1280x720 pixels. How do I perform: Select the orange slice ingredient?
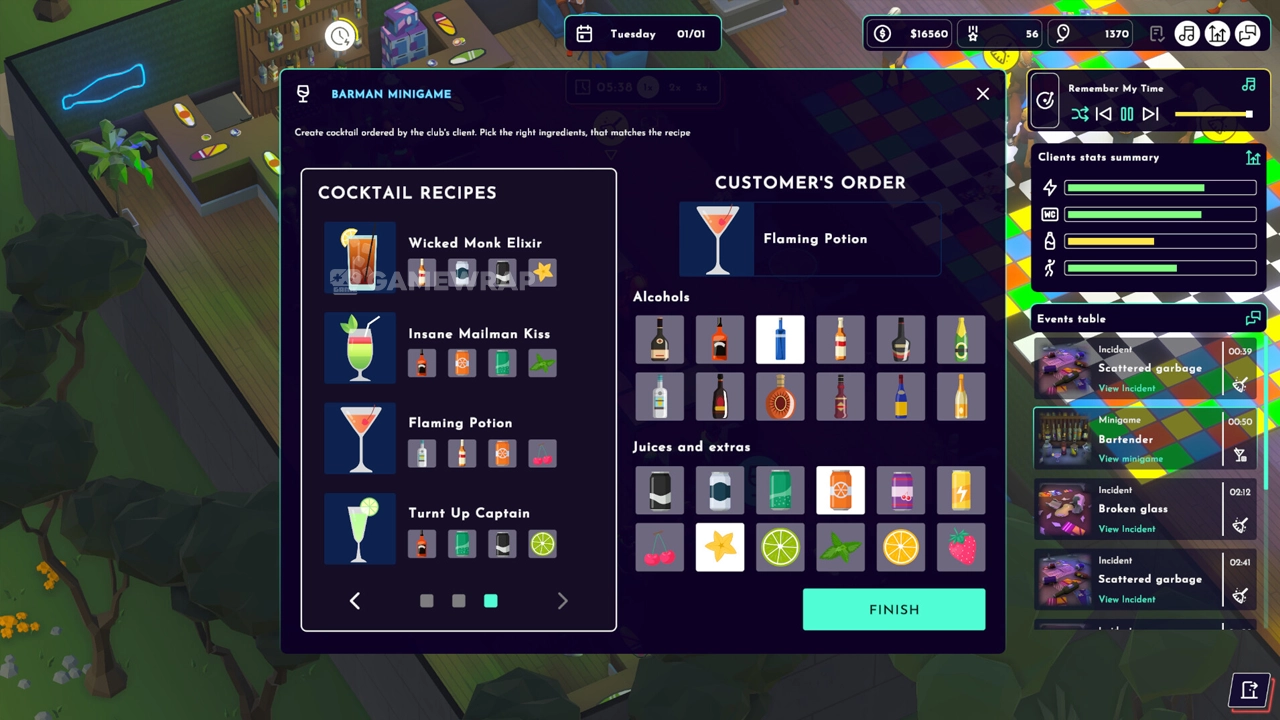point(901,548)
